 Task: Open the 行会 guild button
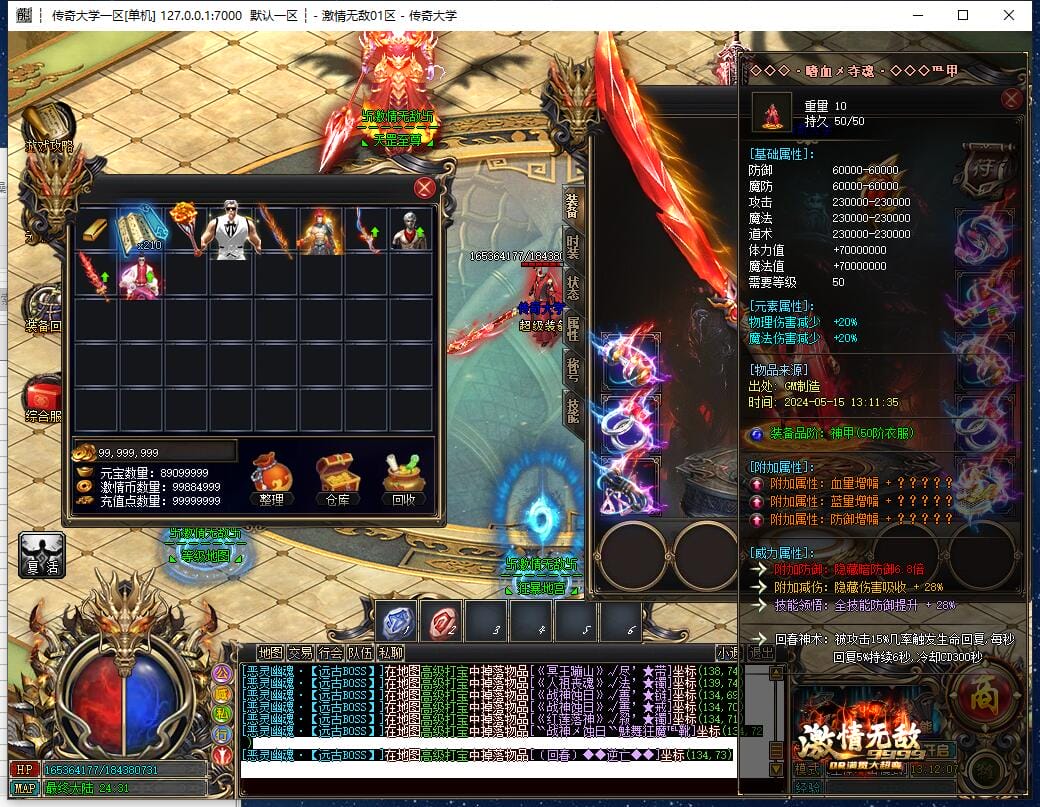click(x=330, y=653)
